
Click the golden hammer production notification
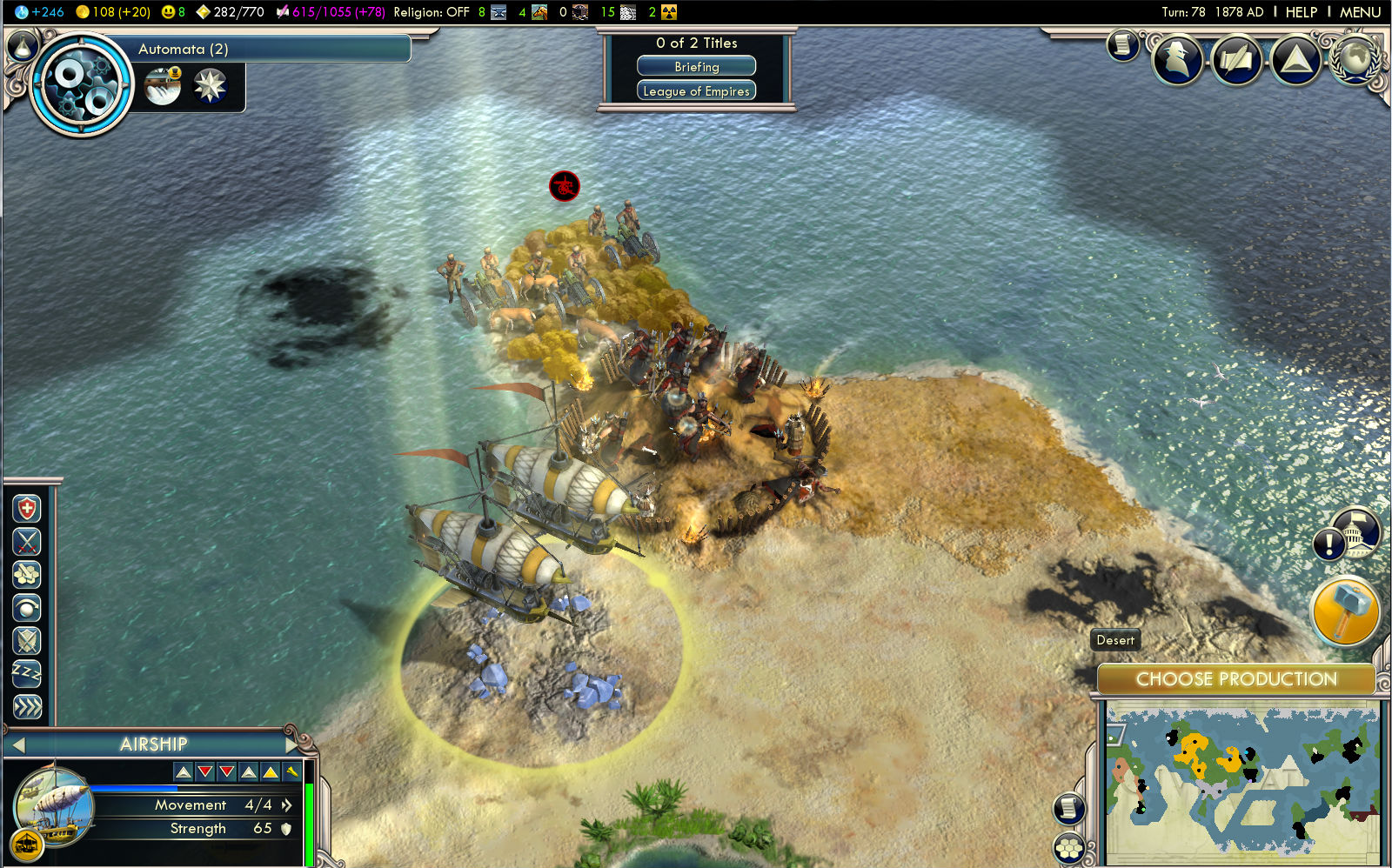pos(1344,612)
